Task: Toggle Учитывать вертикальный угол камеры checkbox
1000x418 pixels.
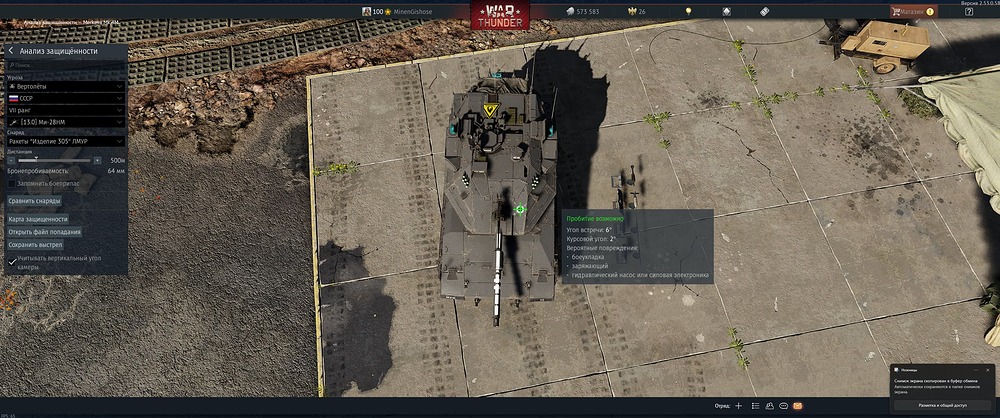Action: click(12, 260)
